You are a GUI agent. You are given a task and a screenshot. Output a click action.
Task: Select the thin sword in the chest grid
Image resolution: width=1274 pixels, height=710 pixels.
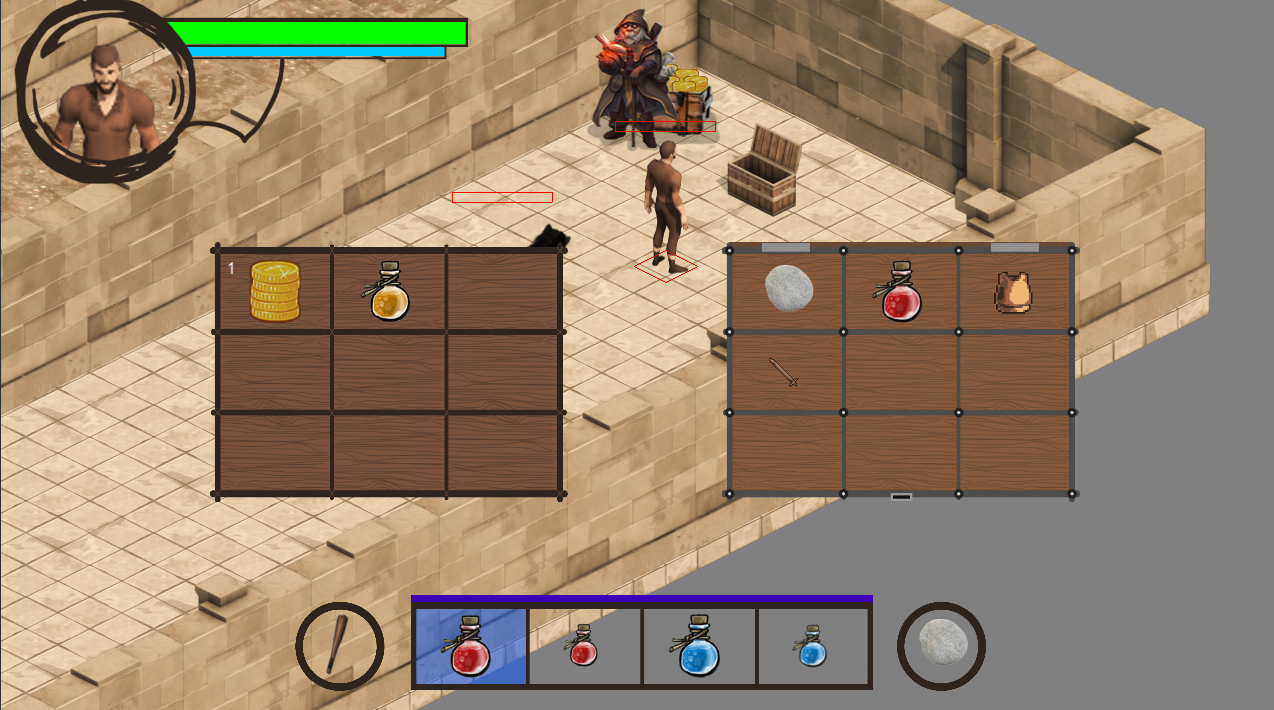[784, 372]
